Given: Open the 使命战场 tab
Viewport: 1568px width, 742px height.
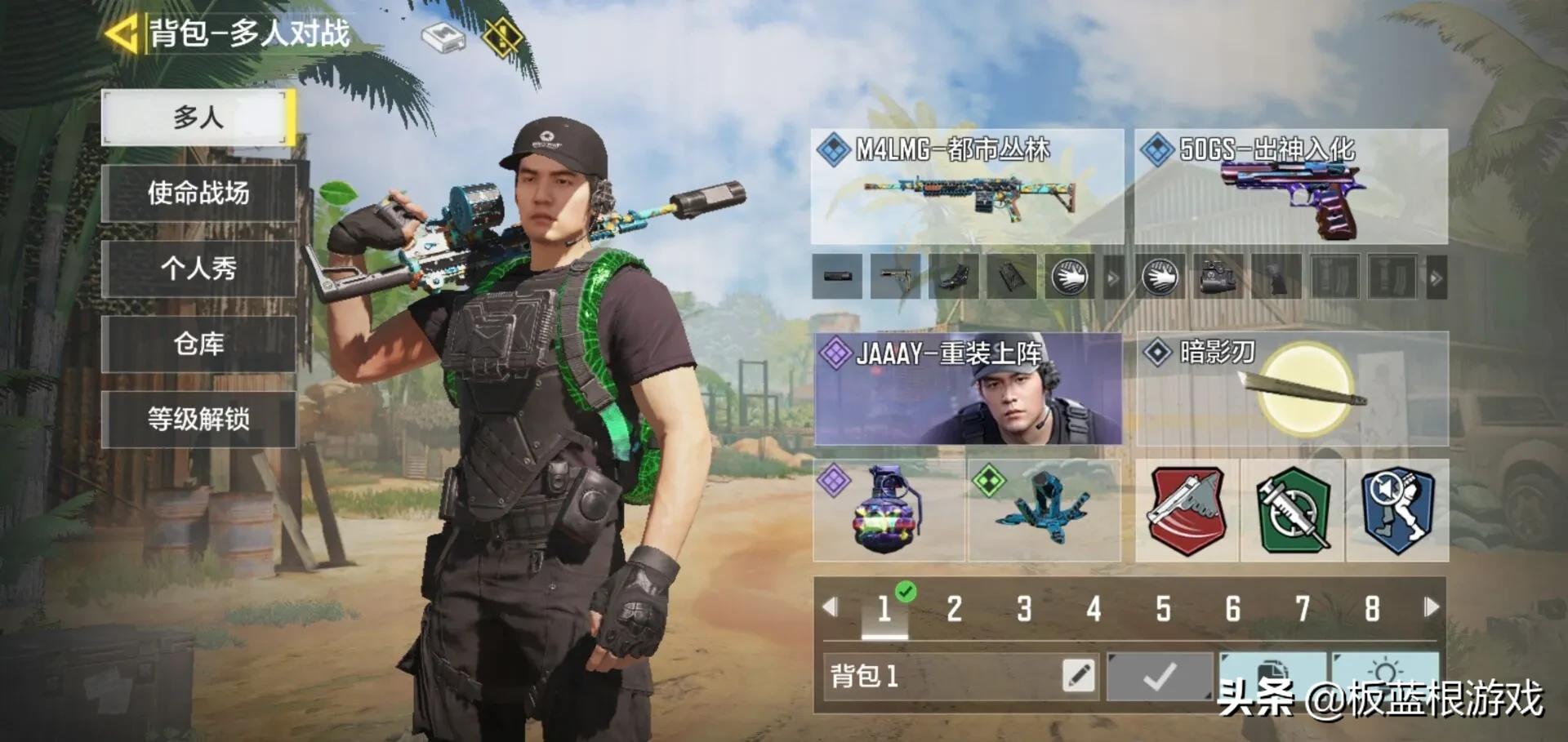Looking at the screenshot, I should 198,193.
